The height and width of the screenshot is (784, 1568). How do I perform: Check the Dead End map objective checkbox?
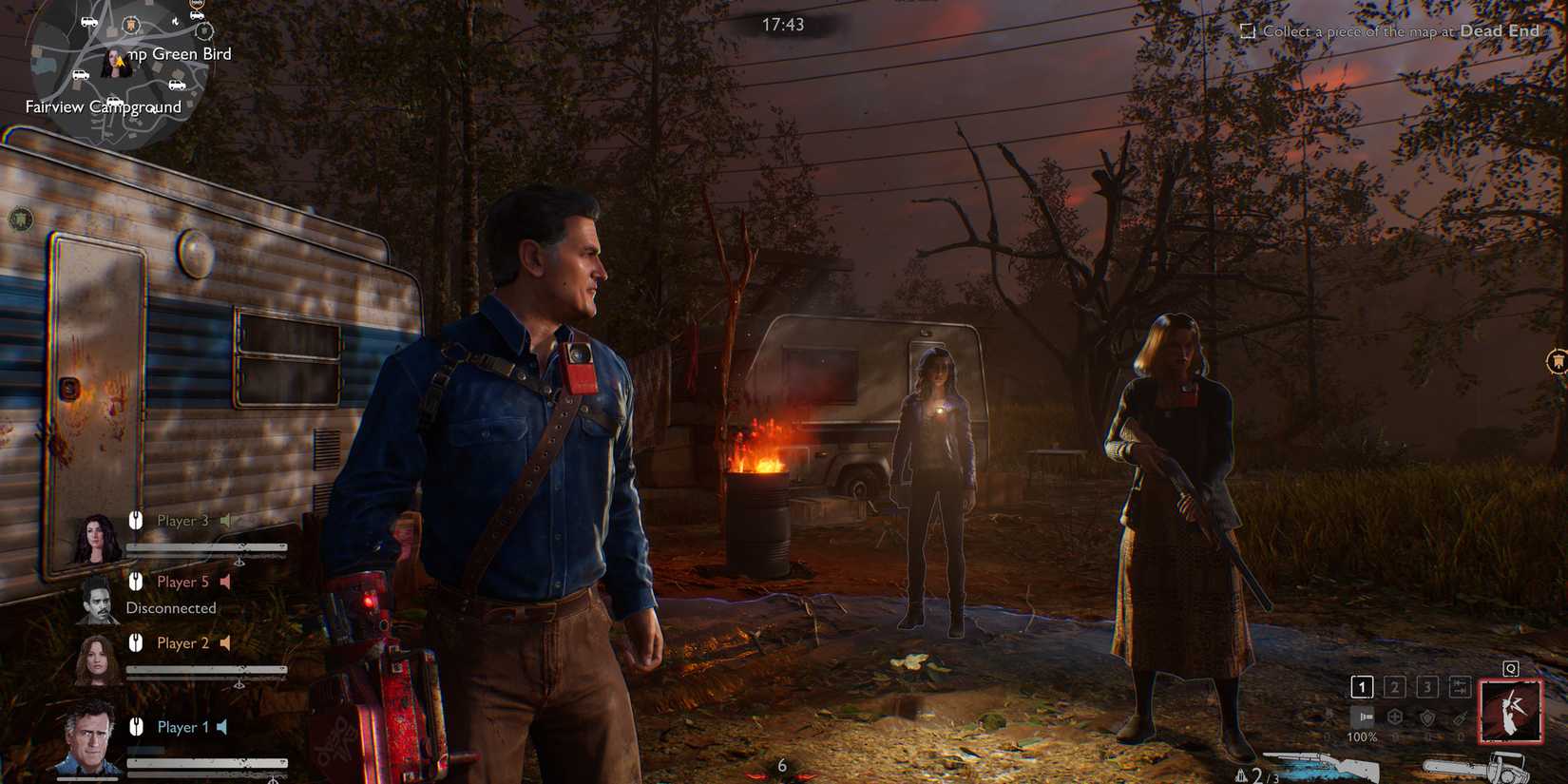[x=1246, y=30]
